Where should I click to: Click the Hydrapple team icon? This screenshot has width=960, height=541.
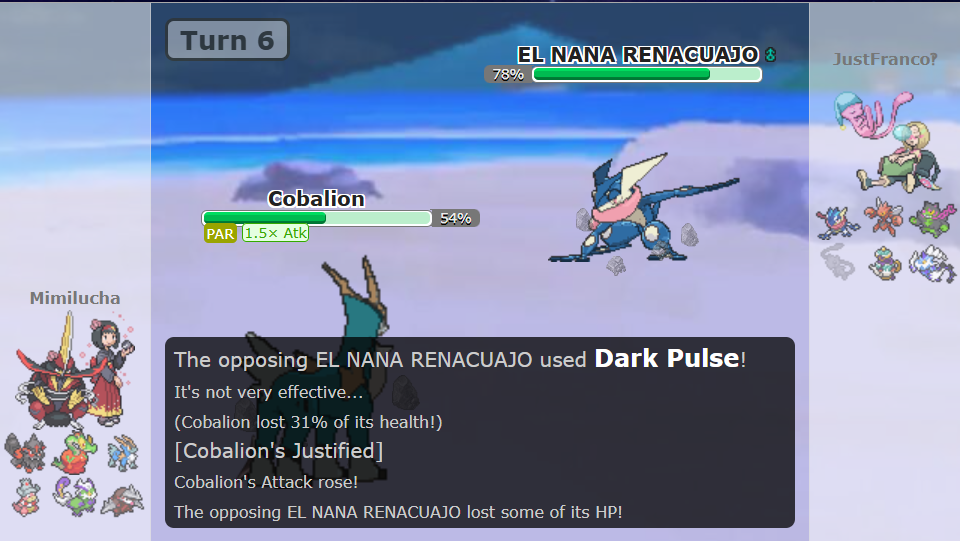click(x=74, y=452)
